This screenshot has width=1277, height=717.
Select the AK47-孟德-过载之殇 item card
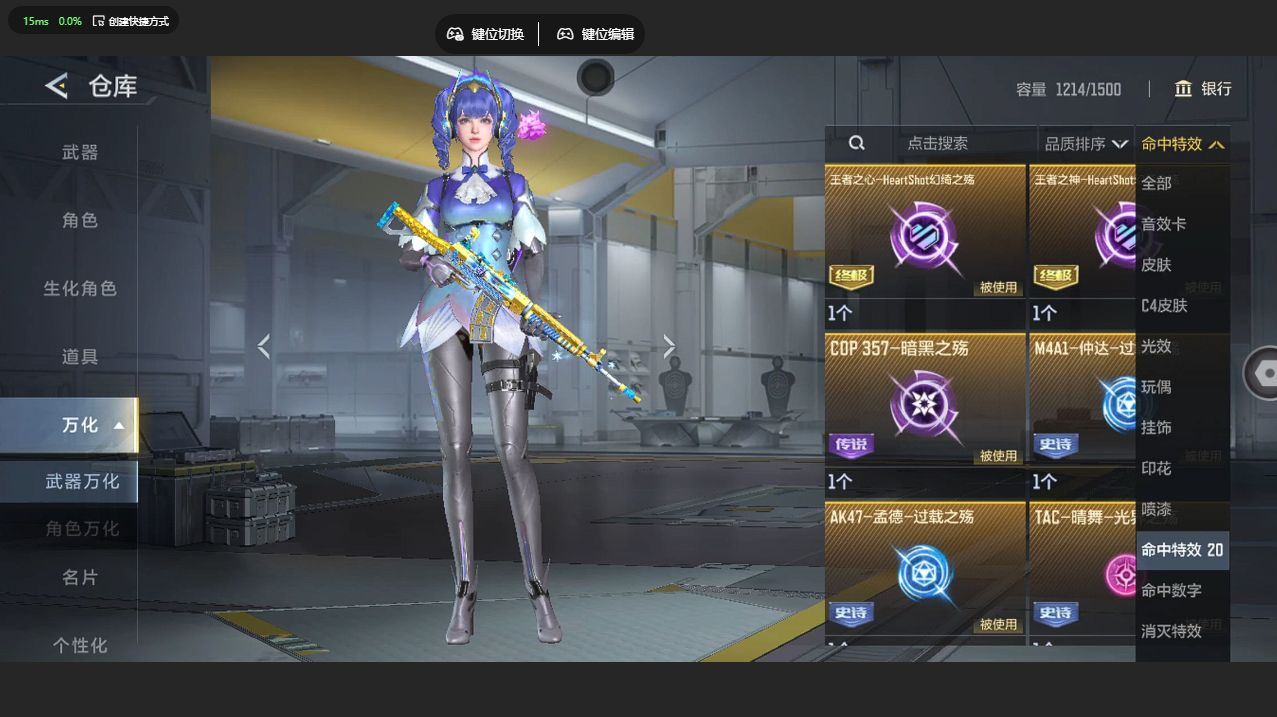(x=925, y=572)
